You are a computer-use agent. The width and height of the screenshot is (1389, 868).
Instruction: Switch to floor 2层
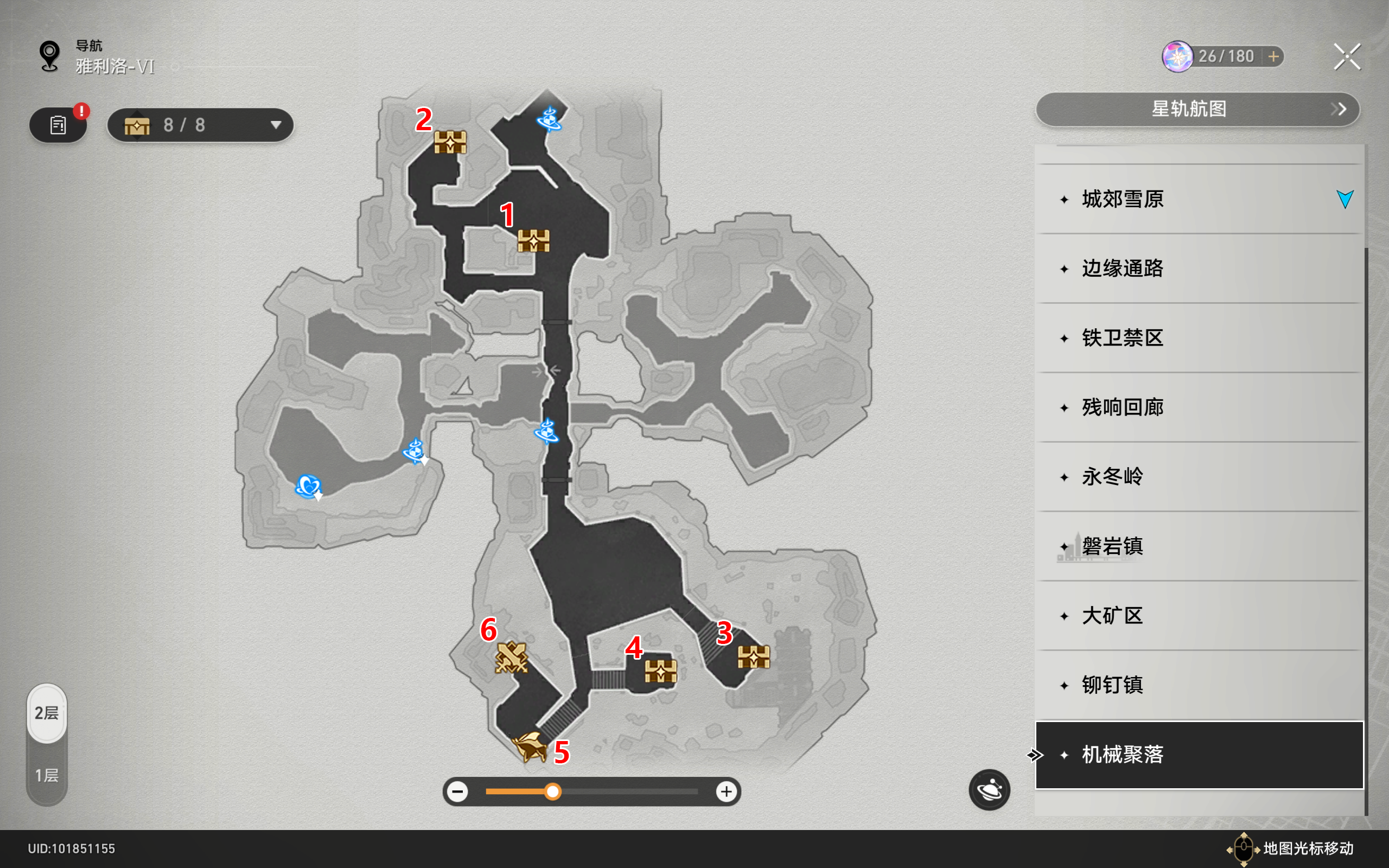(x=47, y=713)
